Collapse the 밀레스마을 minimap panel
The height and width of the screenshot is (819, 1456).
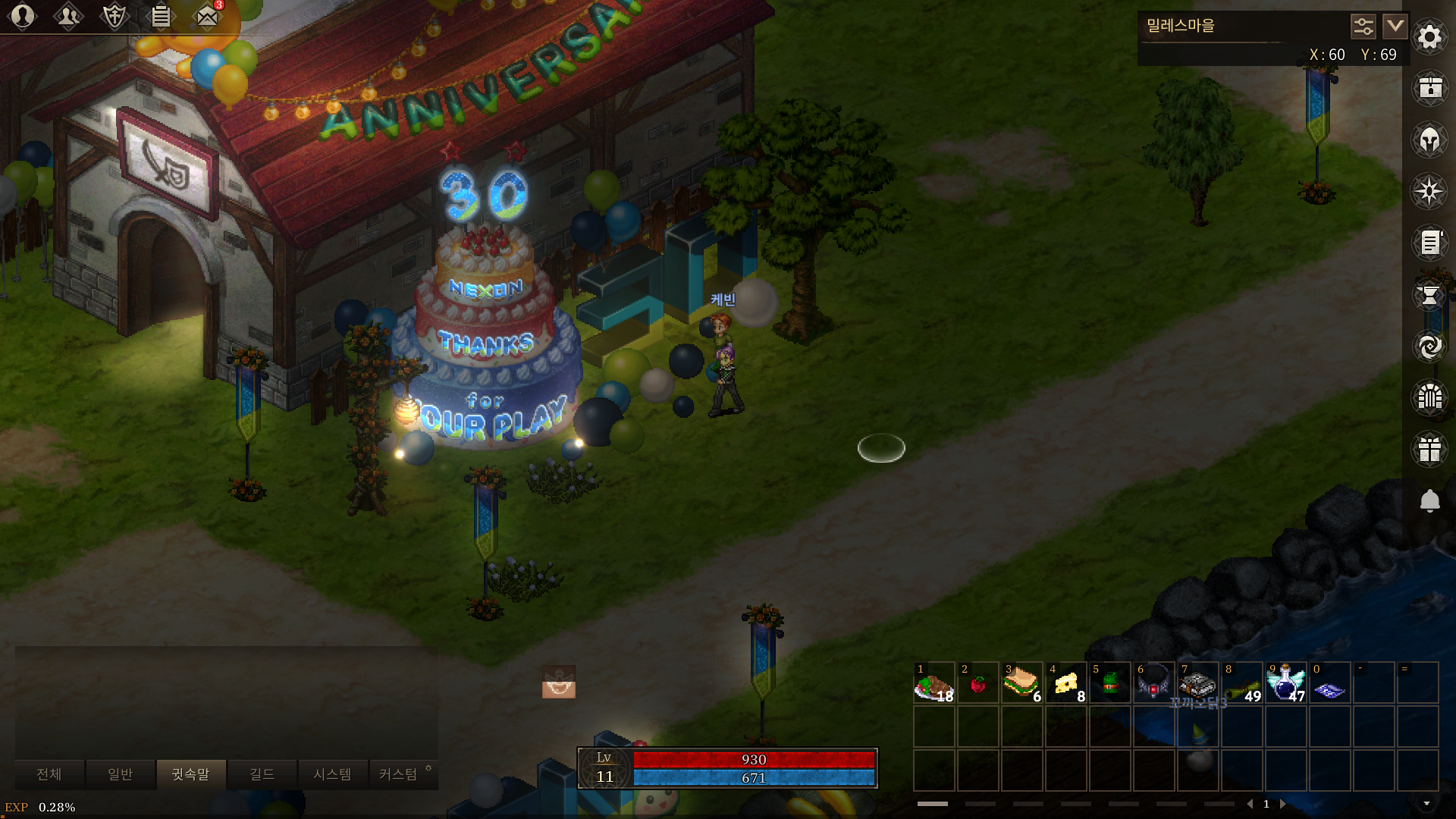click(x=1395, y=27)
